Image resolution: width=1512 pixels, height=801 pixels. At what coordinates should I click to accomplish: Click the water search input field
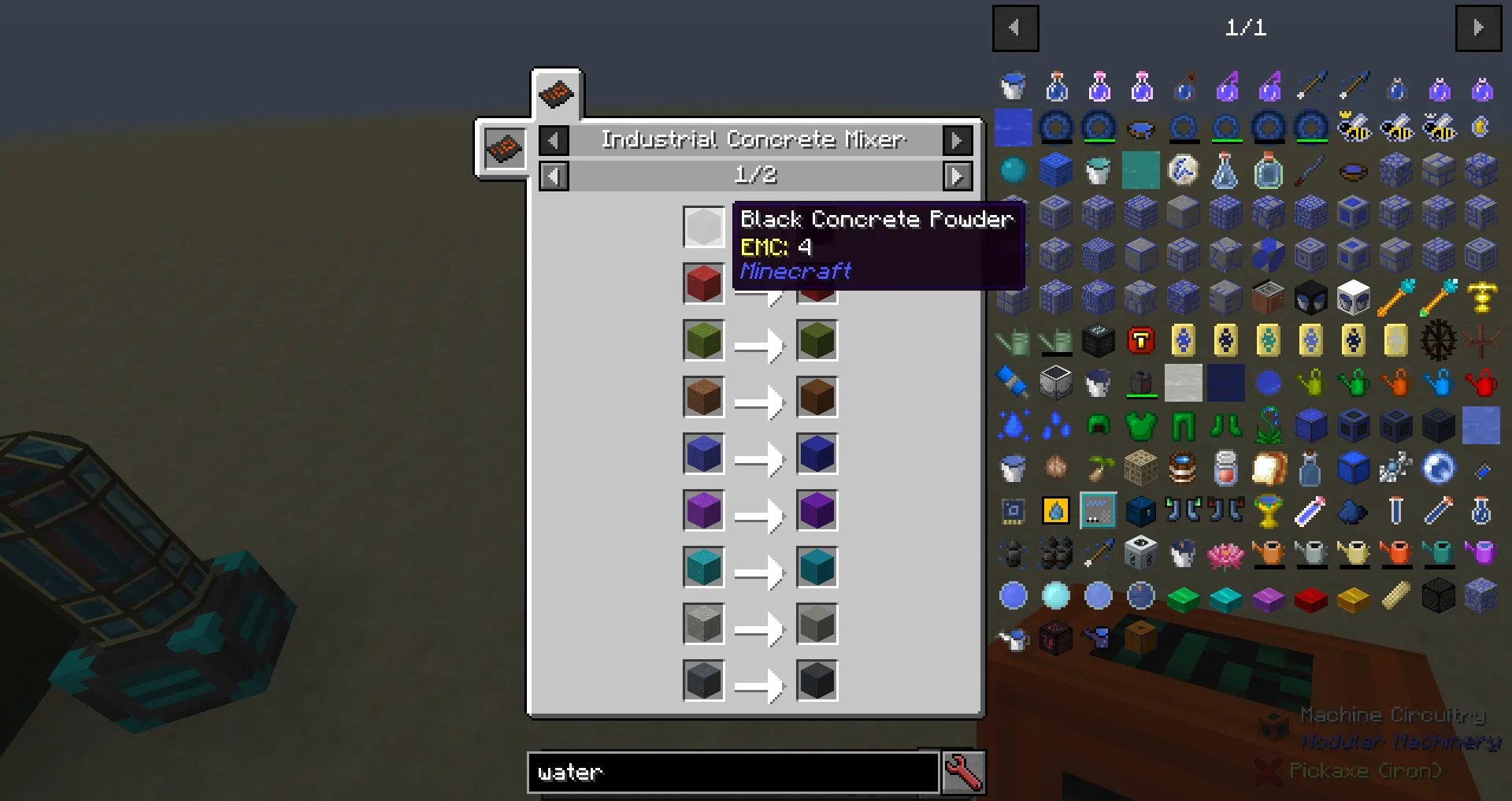[732, 773]
